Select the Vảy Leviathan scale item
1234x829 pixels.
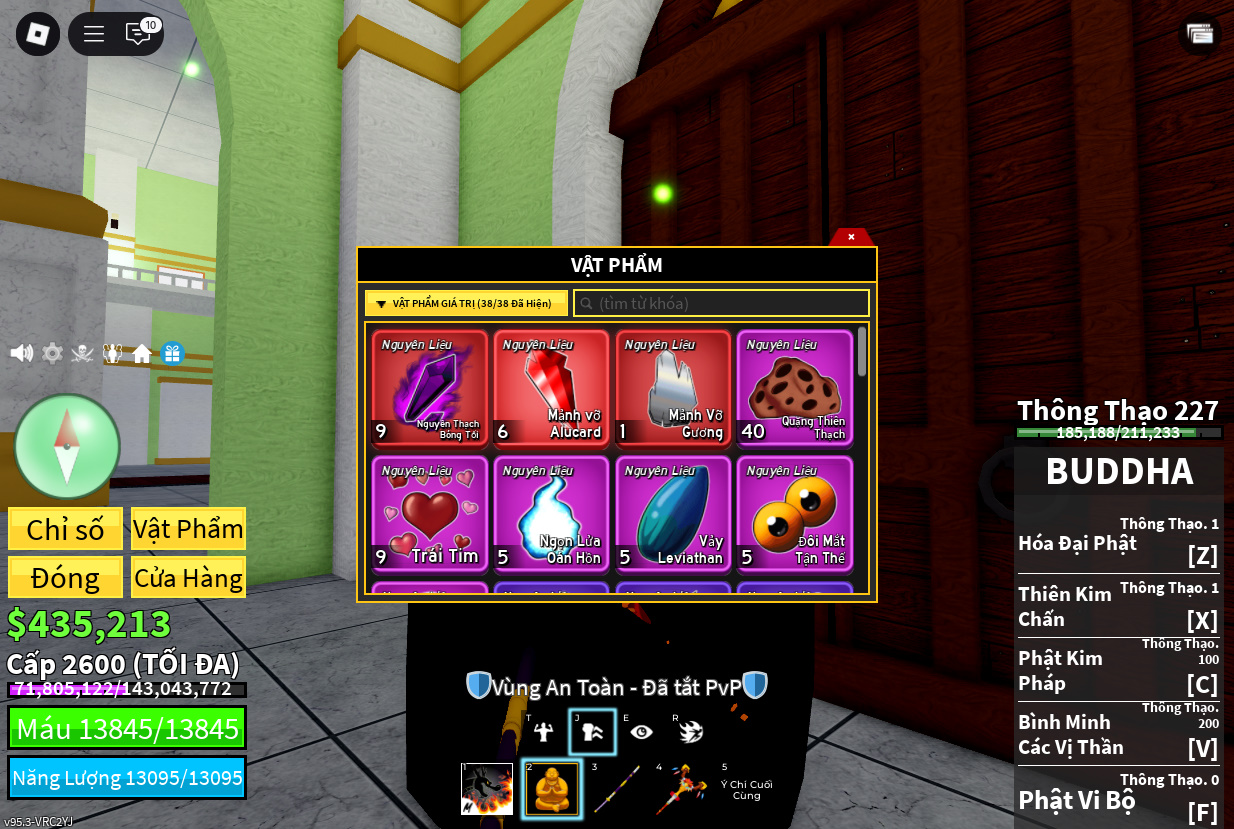pos(673,513)
